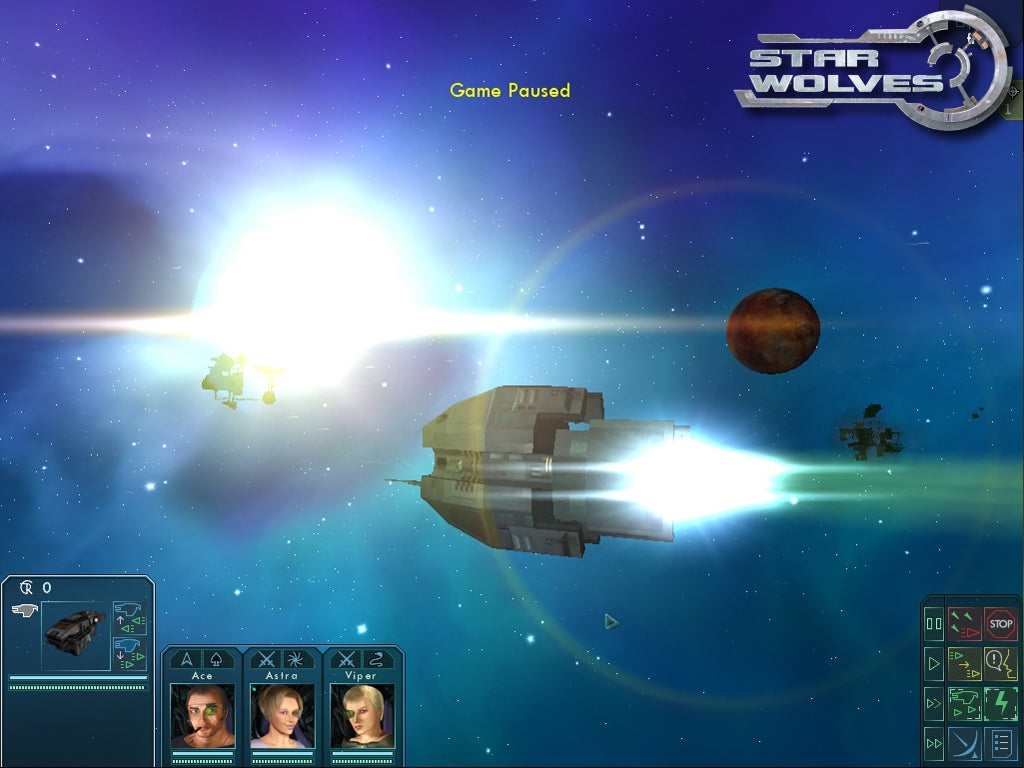Activate the yellow move-to command icon
Viewport: 1024px width, 768px height.
pyautogui.click(x=965, y=663)
